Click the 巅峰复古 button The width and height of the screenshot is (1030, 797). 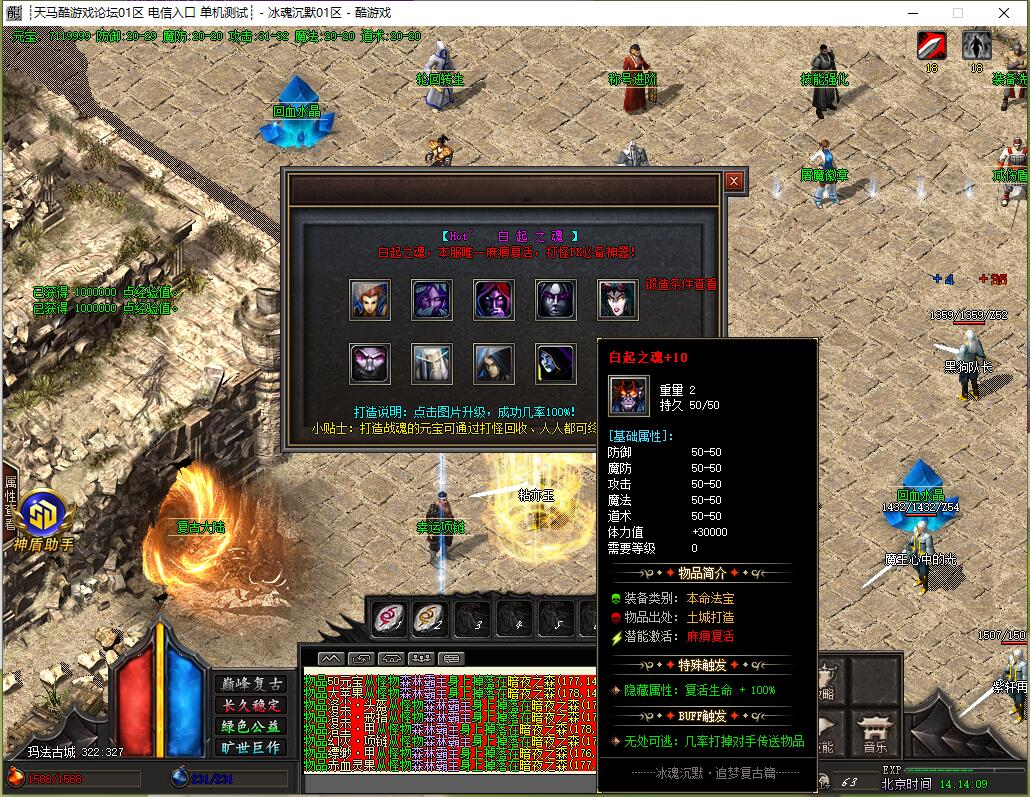250,684
